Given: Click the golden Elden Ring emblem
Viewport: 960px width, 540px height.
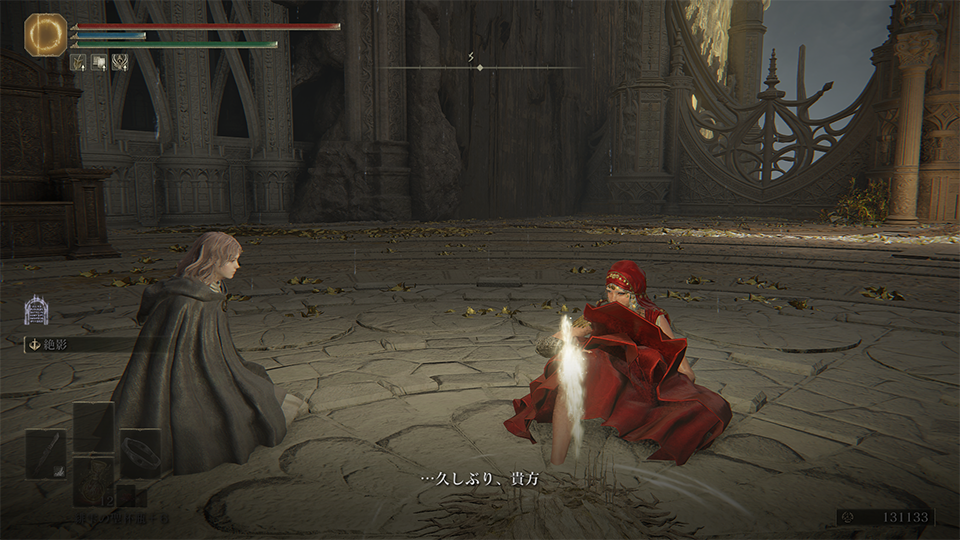Looking at the screenshot, I should [x=45, y=34].
